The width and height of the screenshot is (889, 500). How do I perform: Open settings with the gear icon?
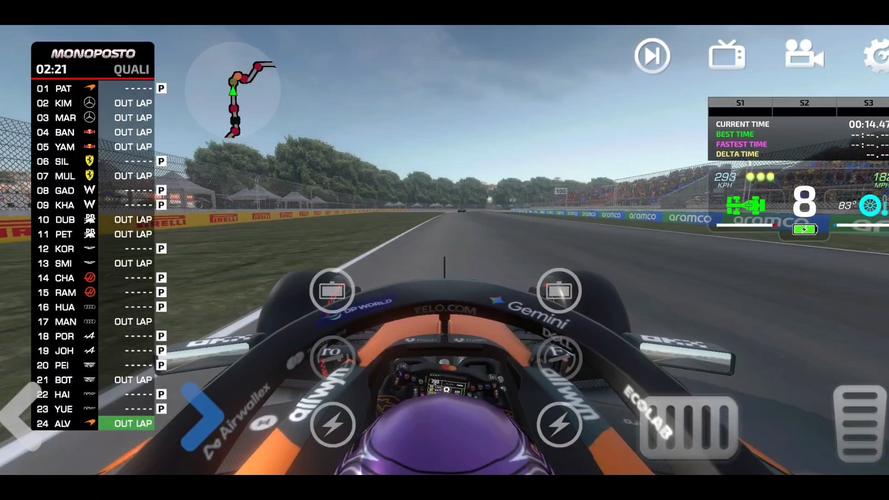pyautogui.click(x=878, y=55)
